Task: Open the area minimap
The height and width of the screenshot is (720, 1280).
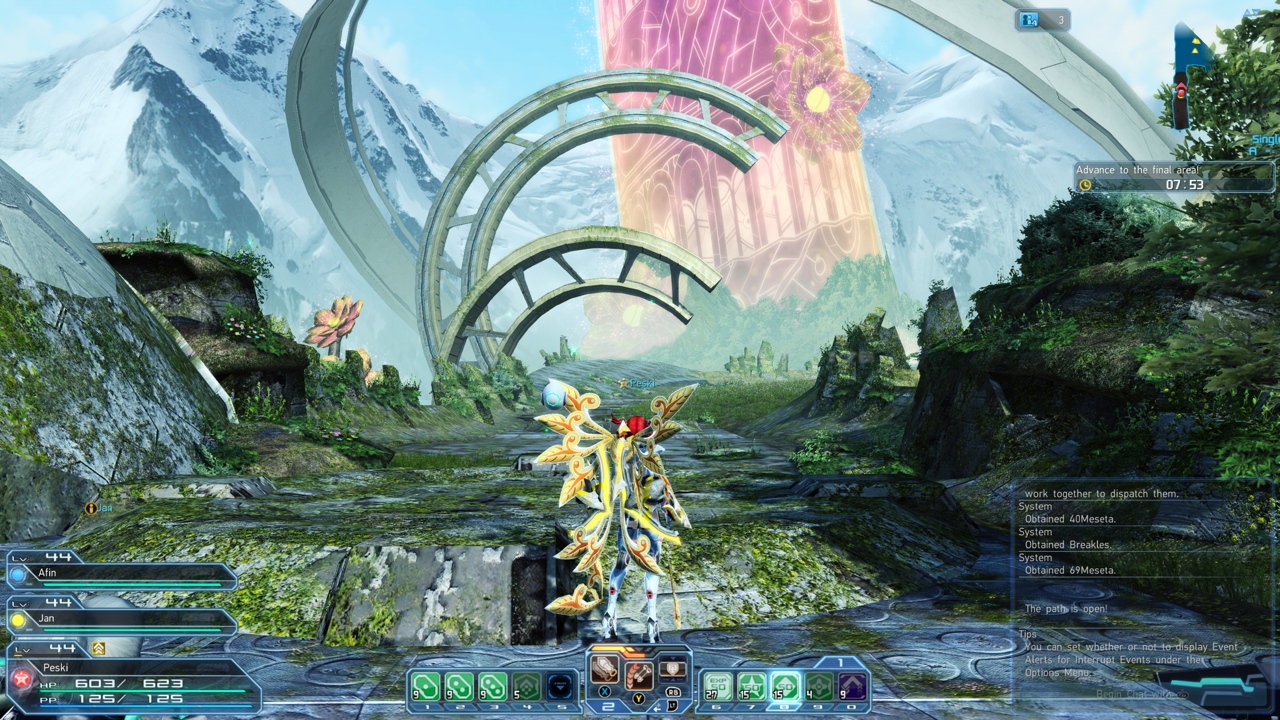Action: pos(1190,75)
